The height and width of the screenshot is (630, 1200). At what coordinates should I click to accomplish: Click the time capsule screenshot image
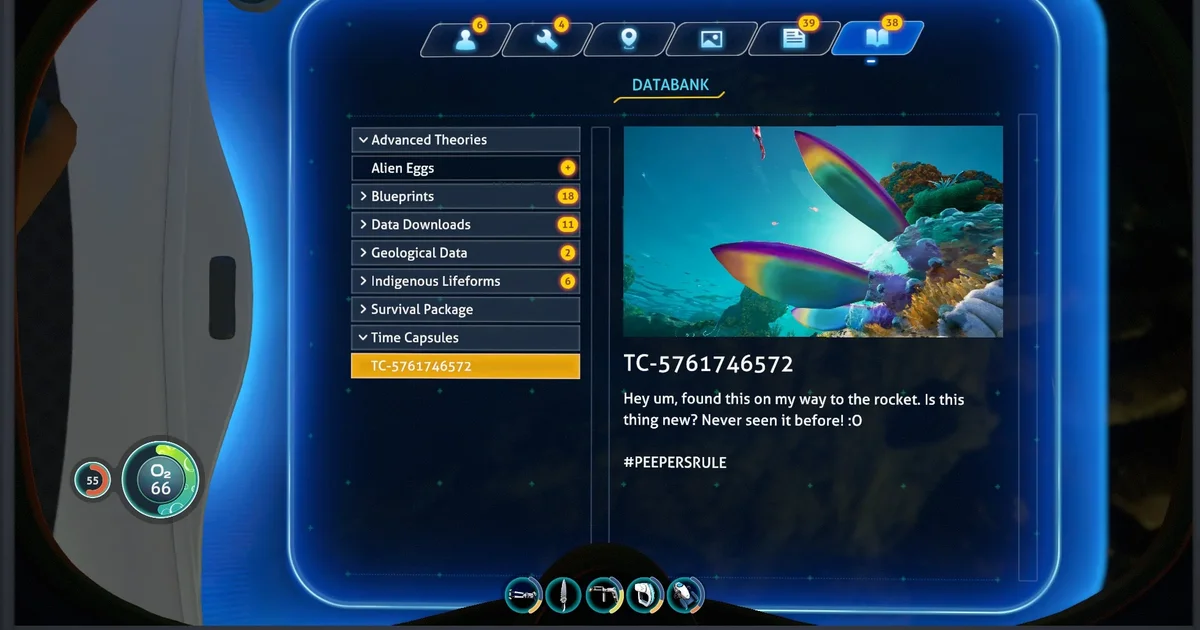[812, 231]
